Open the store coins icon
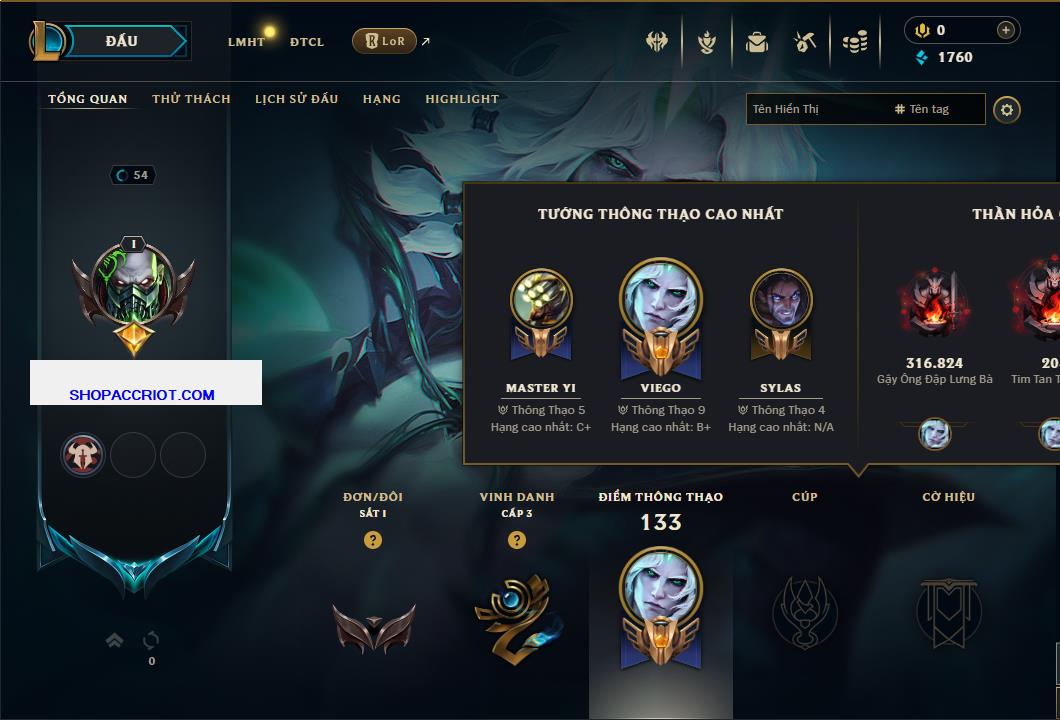 point(855,42)
